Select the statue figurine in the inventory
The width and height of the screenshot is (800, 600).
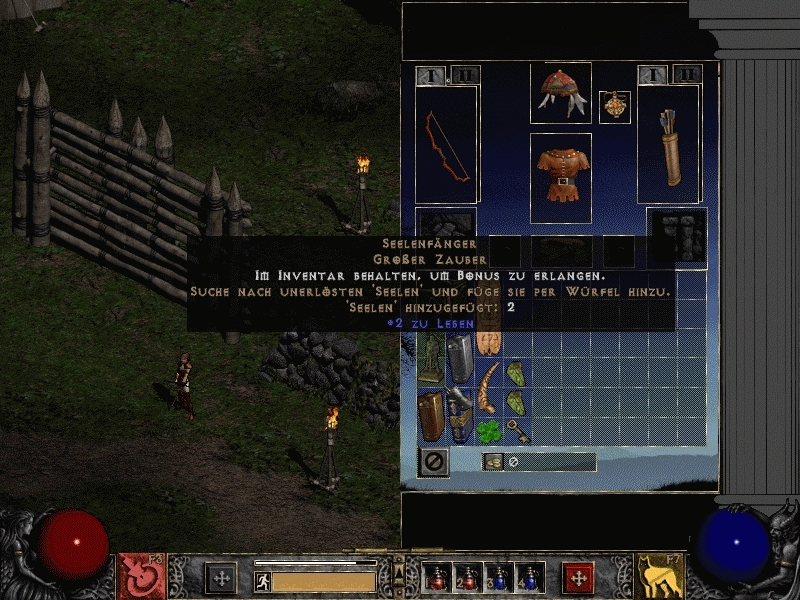[431, 357]
